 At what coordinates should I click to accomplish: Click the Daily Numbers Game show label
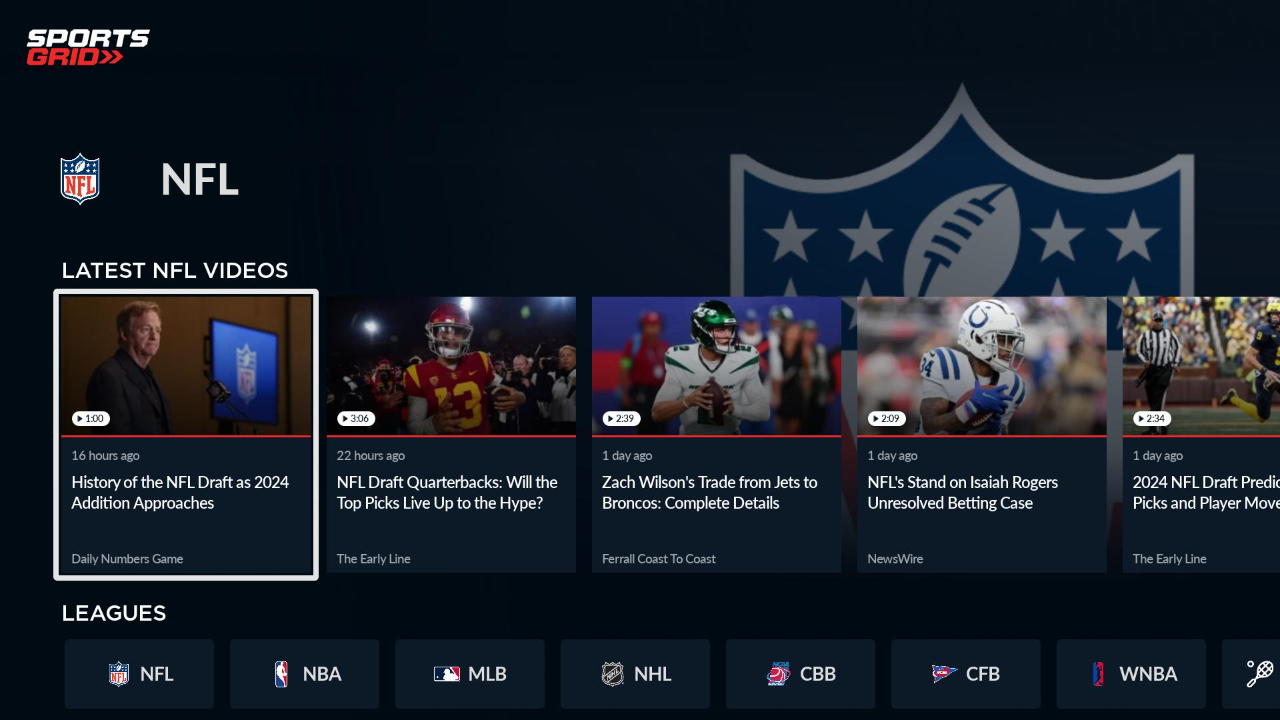[x=127, y=558]
